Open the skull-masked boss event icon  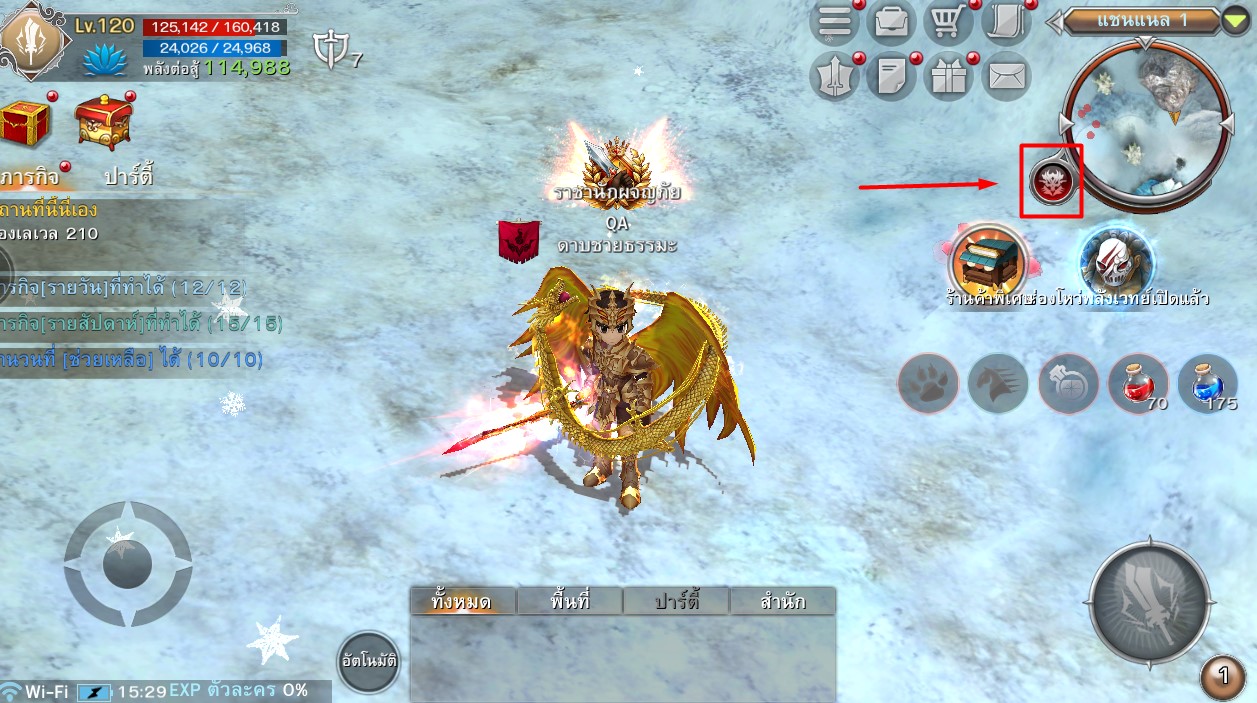coord(1116,260)
